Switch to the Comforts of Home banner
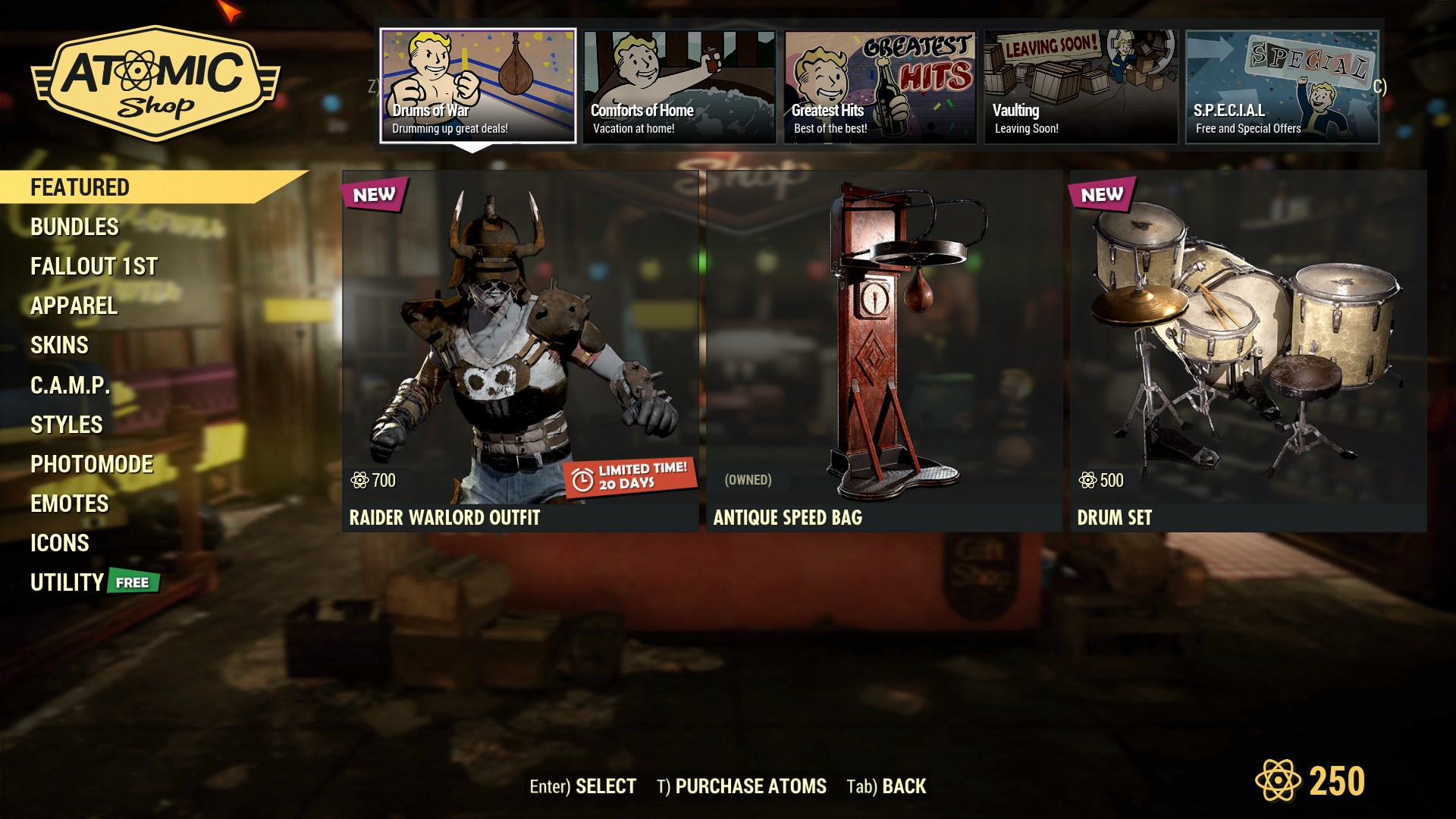Screen dimensions: 1456x819 click(x=679, y=86)
